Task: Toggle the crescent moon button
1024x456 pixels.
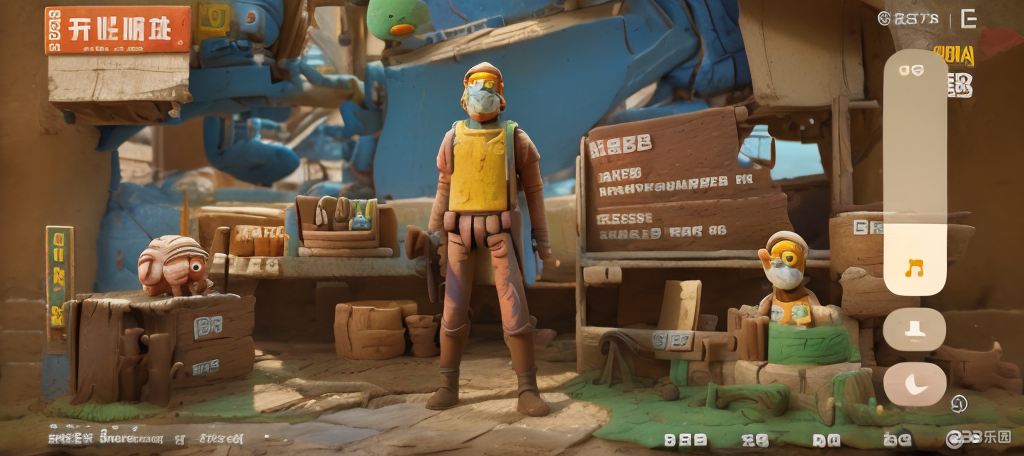Action: (914, 384)
